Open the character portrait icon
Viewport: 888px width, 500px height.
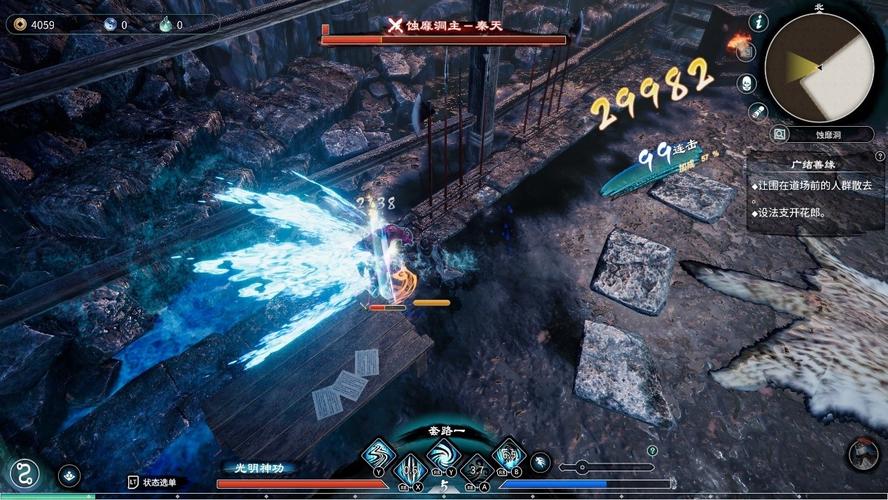pos(862,454)
